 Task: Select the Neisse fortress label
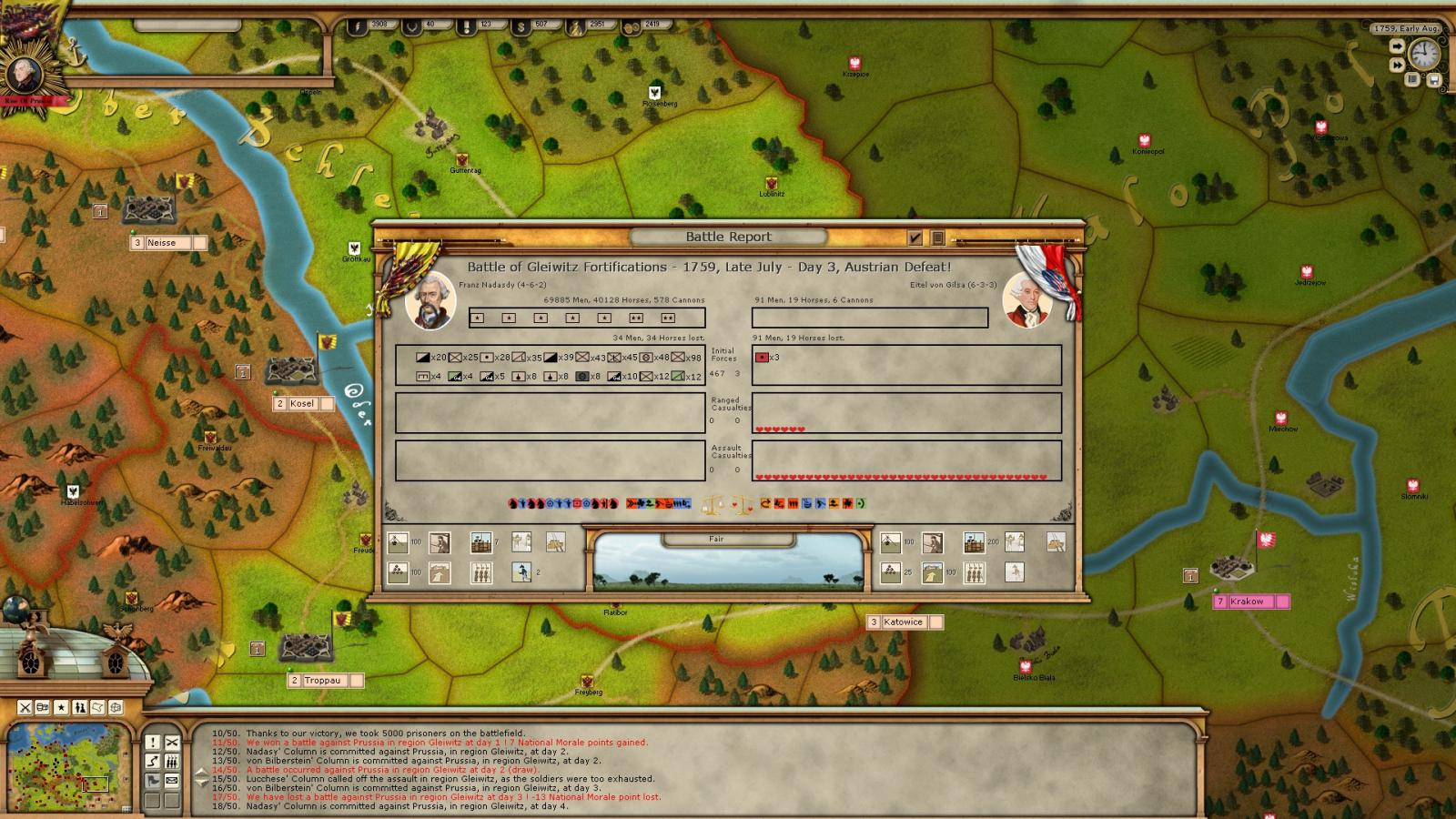click(161, 243)
